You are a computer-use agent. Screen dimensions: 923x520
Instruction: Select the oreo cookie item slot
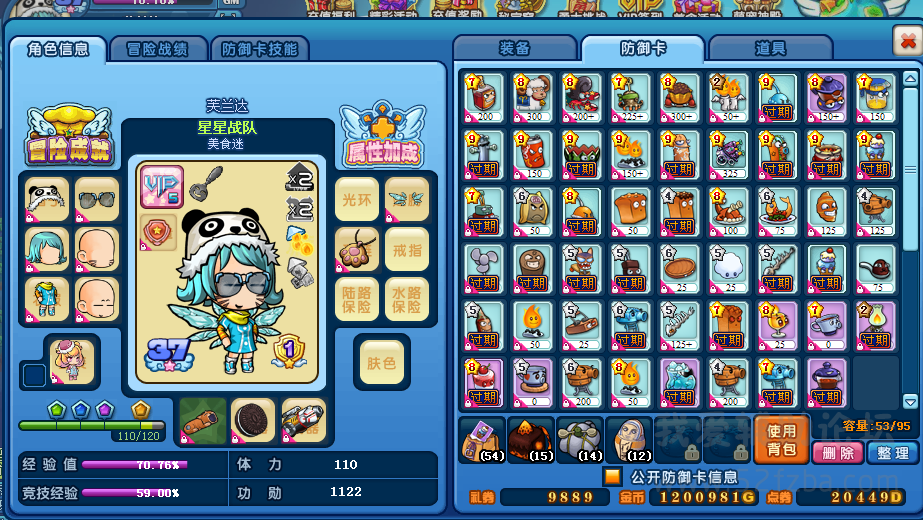(x=253, y=420)
